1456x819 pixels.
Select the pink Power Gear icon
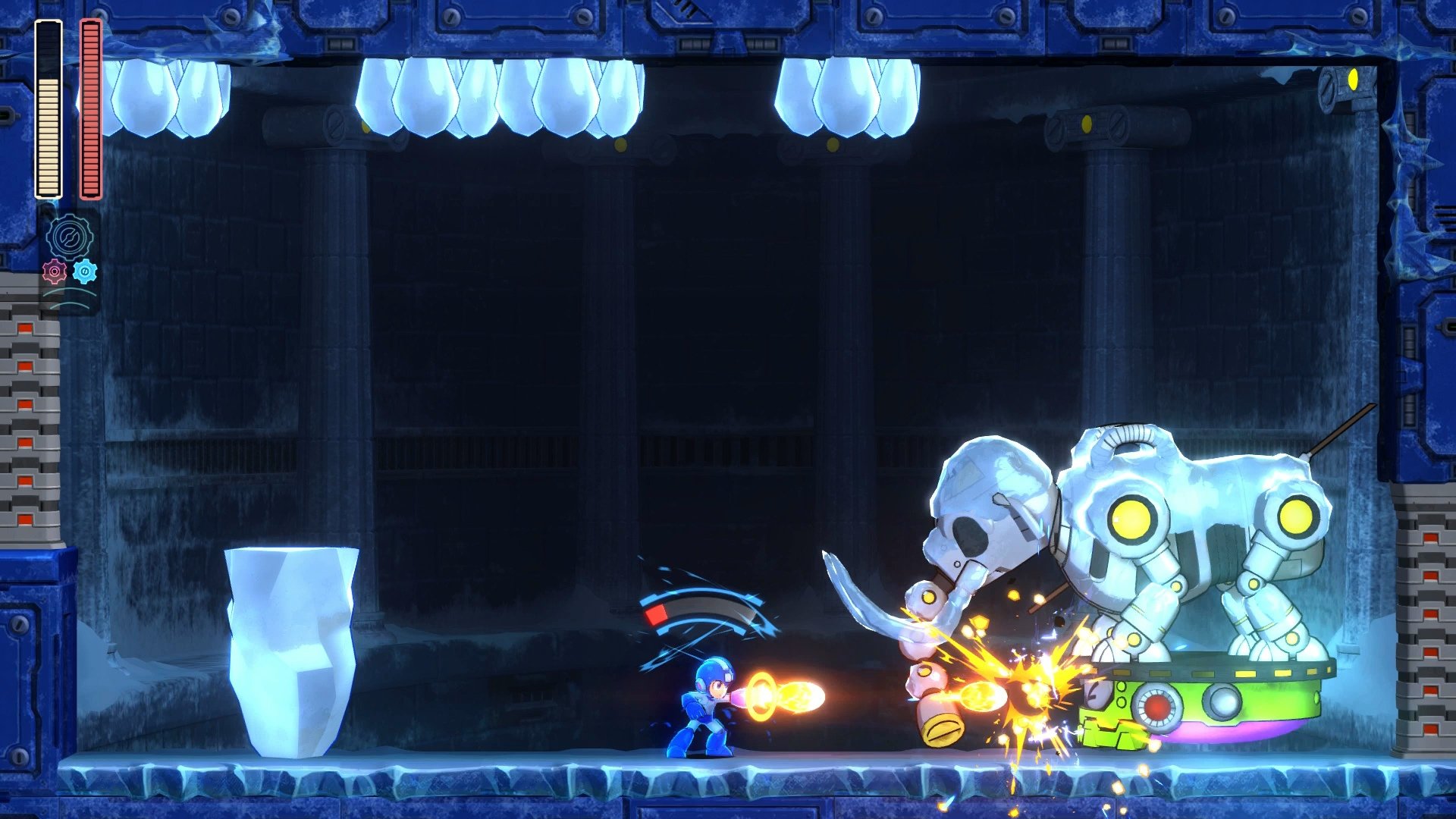point(55,270)
